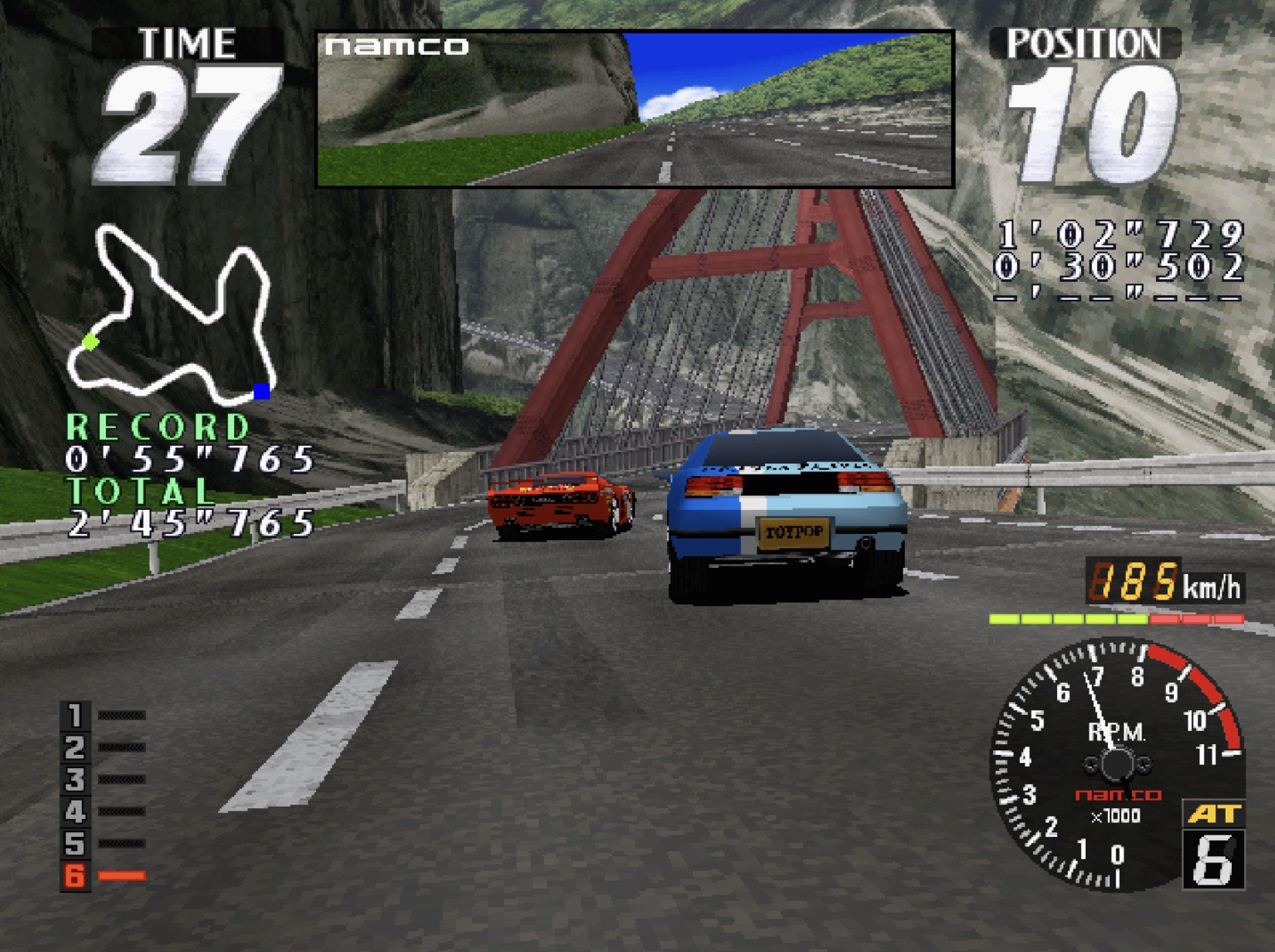Select the blue square marker on minimap
1275x952 pixels.
point(262,392)
